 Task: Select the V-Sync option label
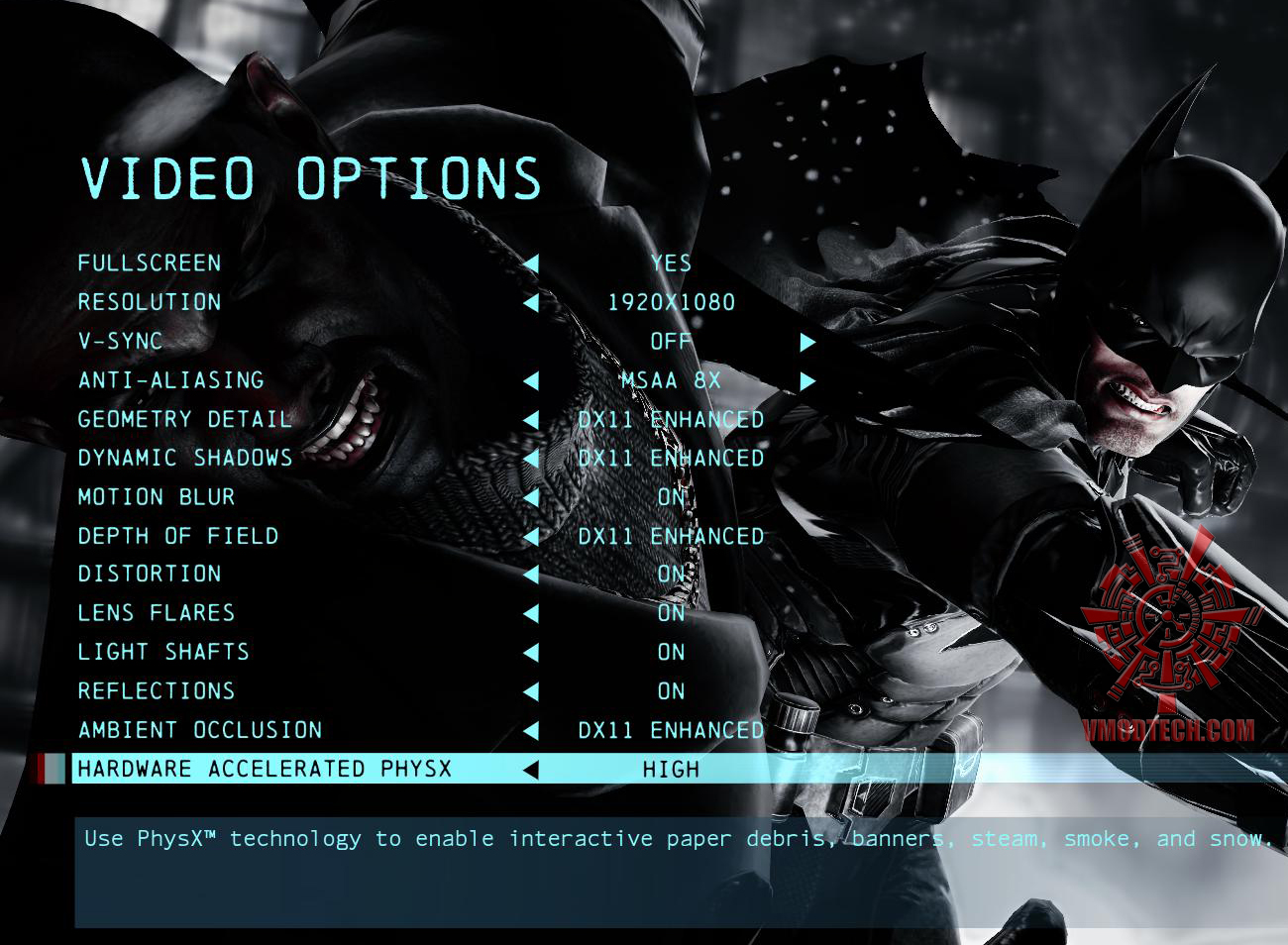pyautogui.click(x=120, y=342)
